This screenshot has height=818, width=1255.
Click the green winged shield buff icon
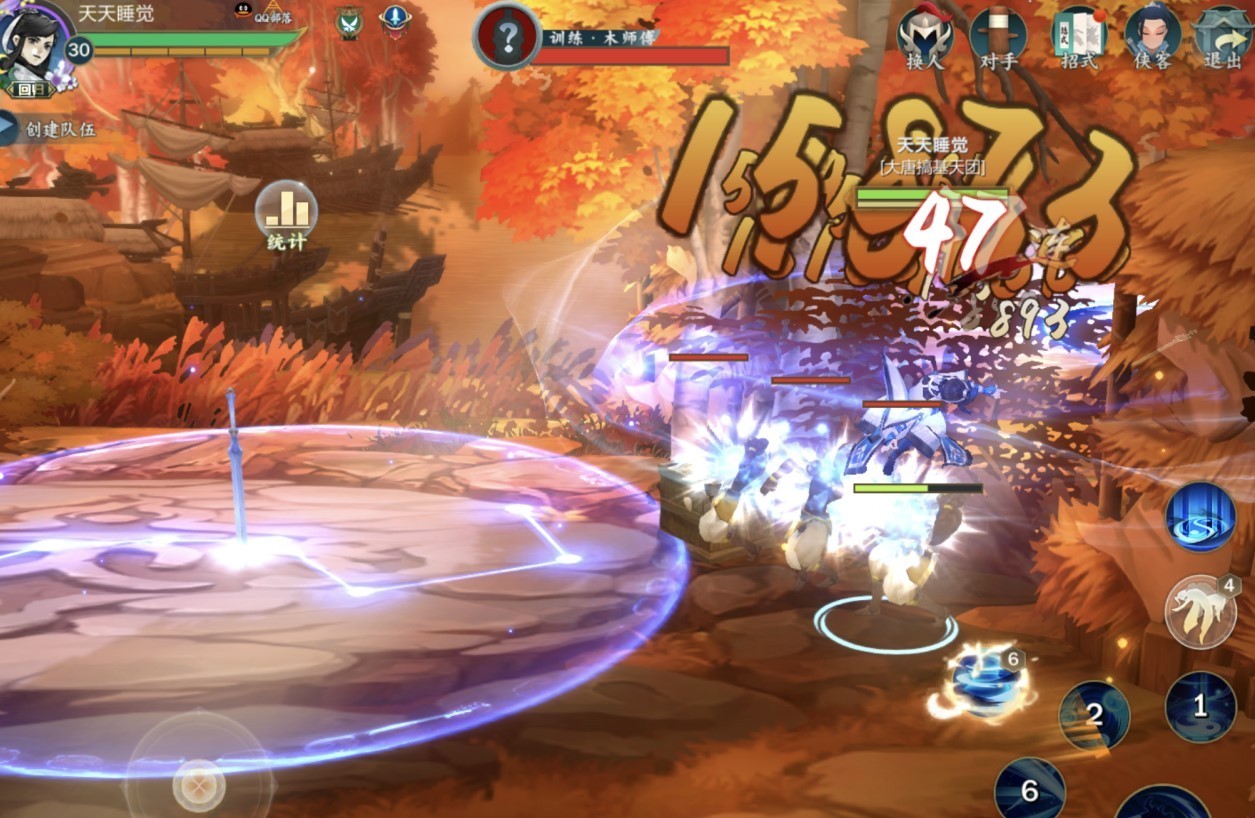[348, 21]
